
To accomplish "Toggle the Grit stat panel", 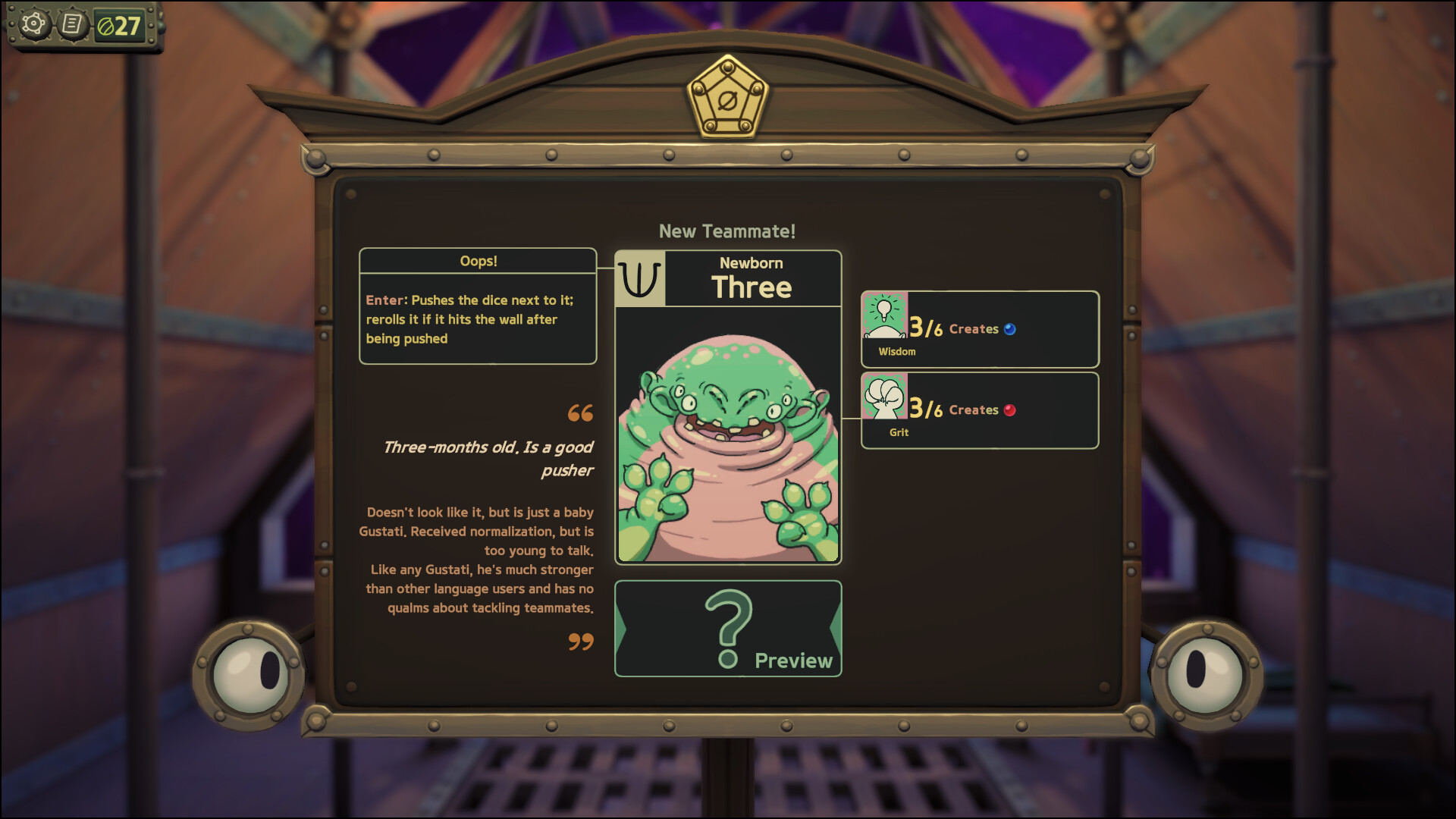I will click(x=978, y=409).
